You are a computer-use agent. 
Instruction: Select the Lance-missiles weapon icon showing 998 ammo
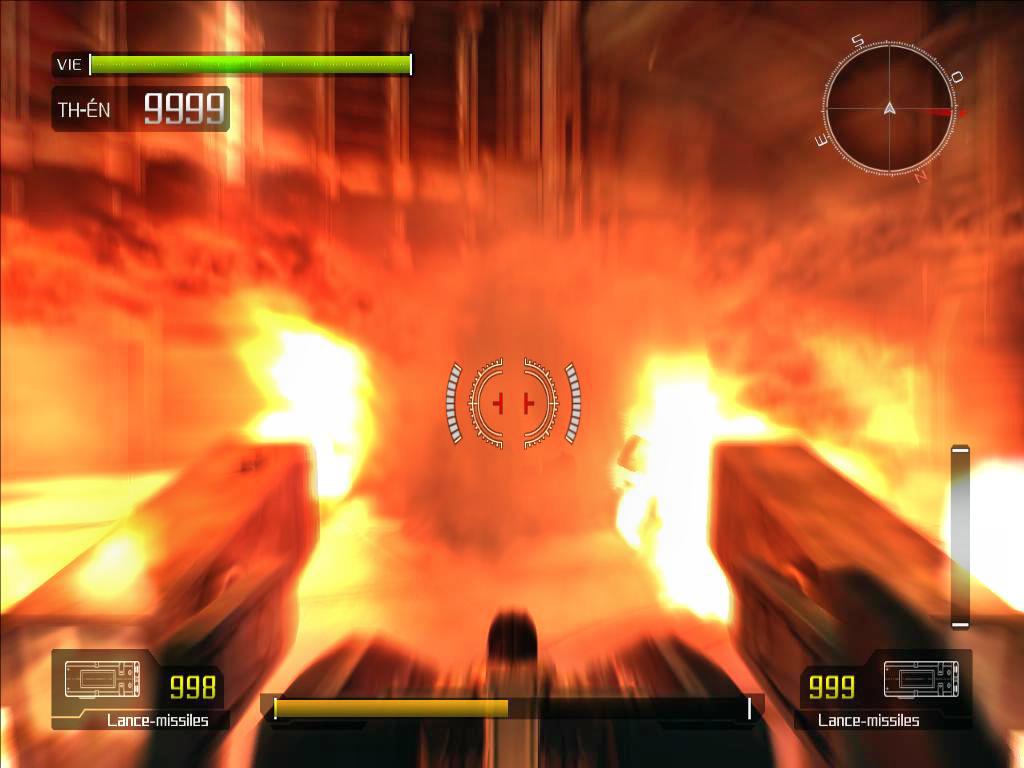pos(102,679)
